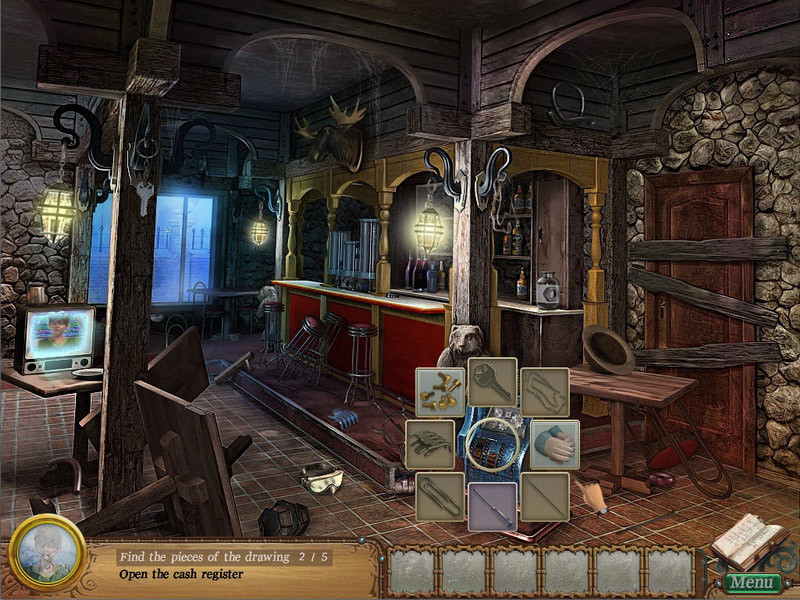The width and height of the screenshot is (800, 600).
Task: Select the brass screws tile
Action: pyautogui.click(x=441, y=391)
